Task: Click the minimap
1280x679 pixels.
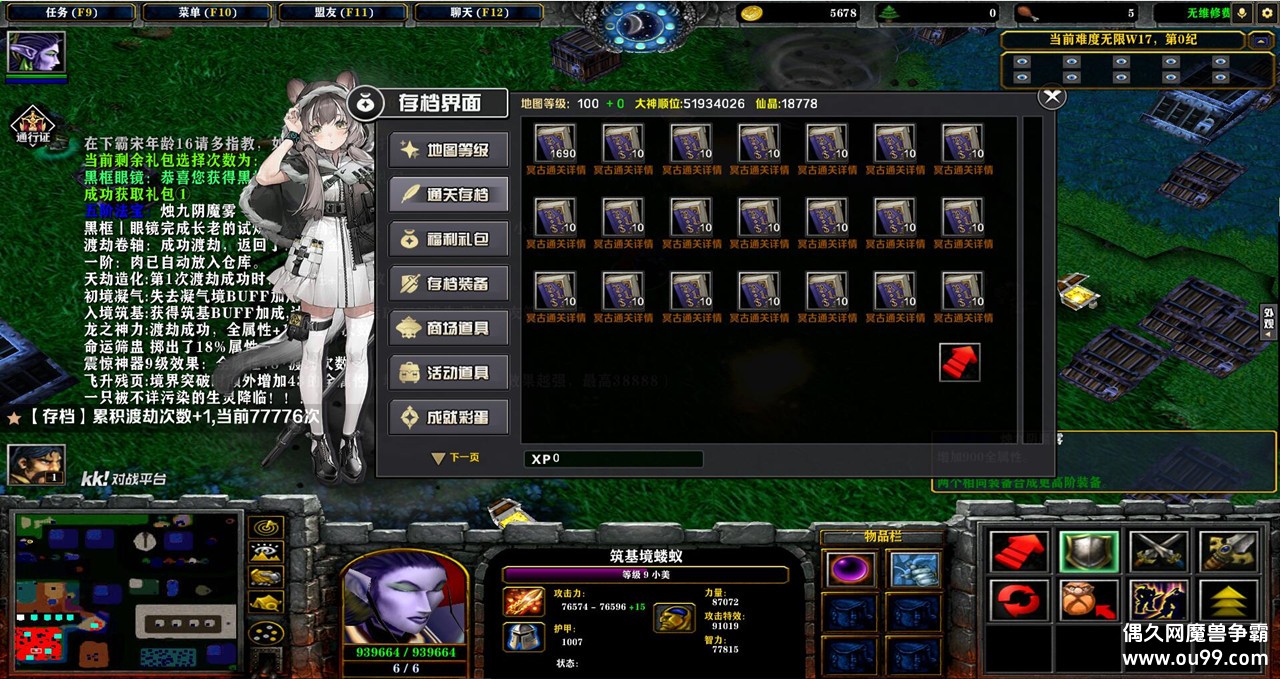Action: point(128,590)
